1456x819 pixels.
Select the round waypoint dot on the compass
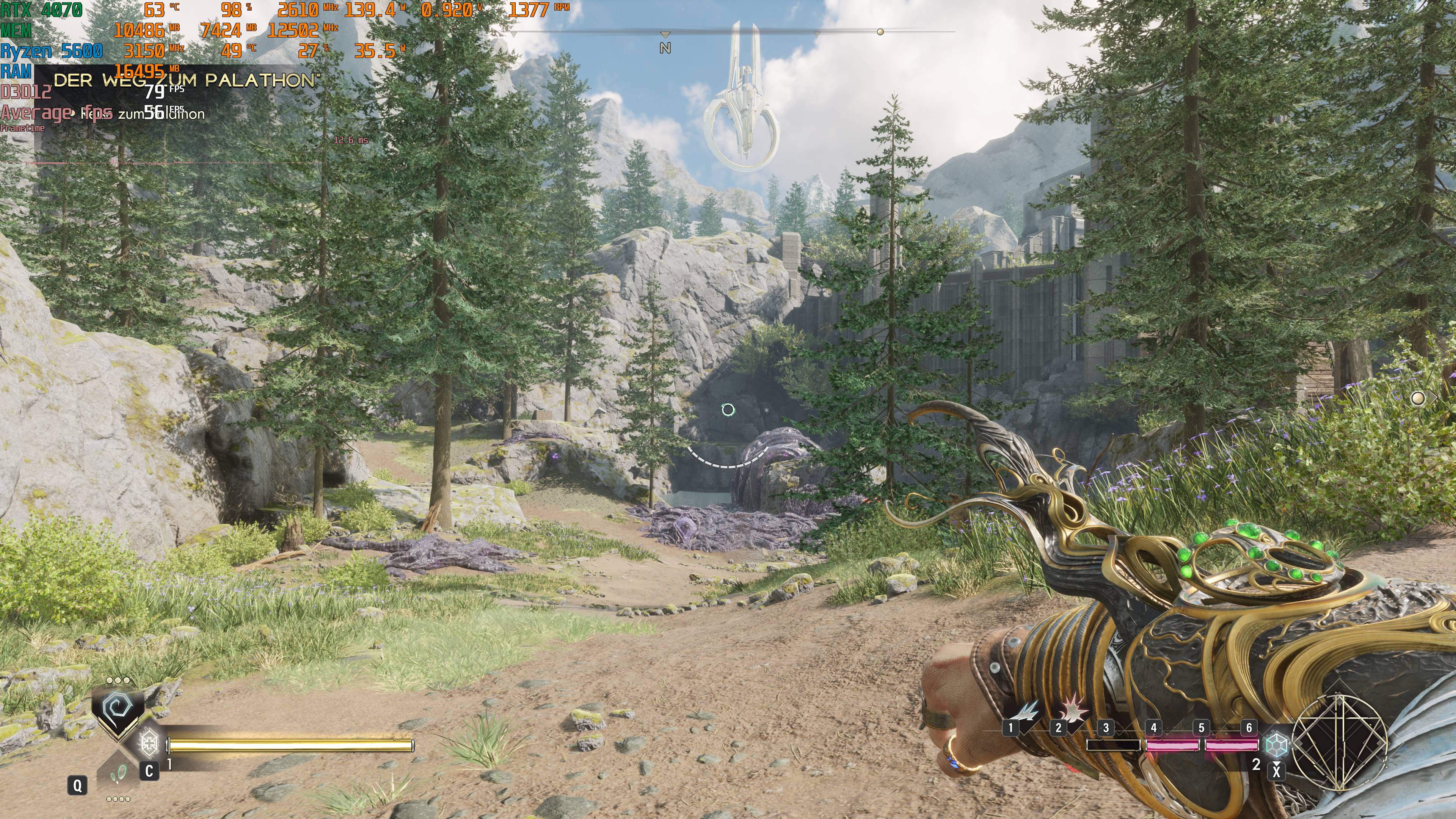[x=880, y=32]
